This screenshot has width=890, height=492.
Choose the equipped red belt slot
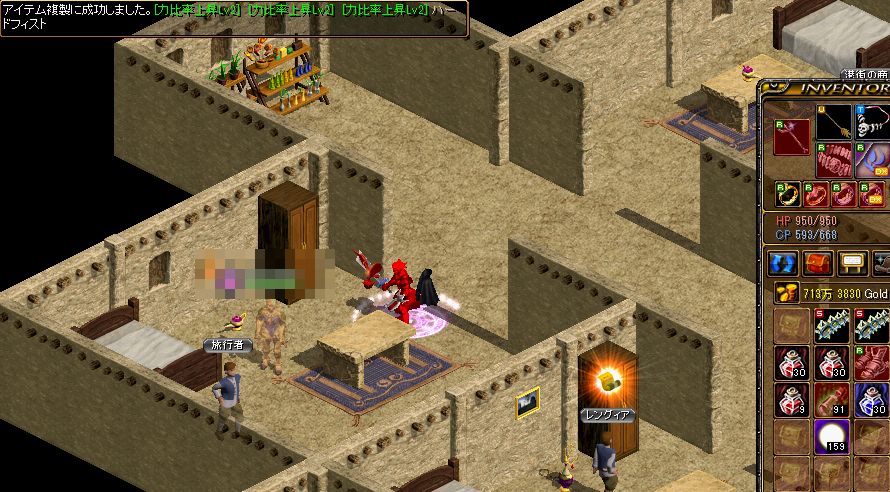point(834,160)
